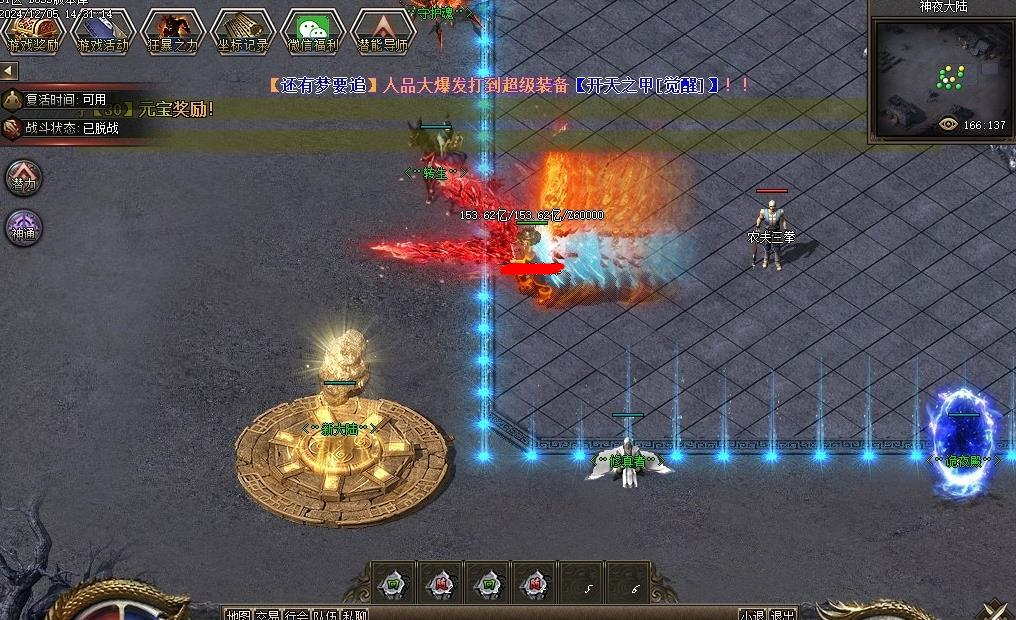Click the round 神通 powers button
The width and height of the screenshot is (1016, 620).
[x=23, y=227]
